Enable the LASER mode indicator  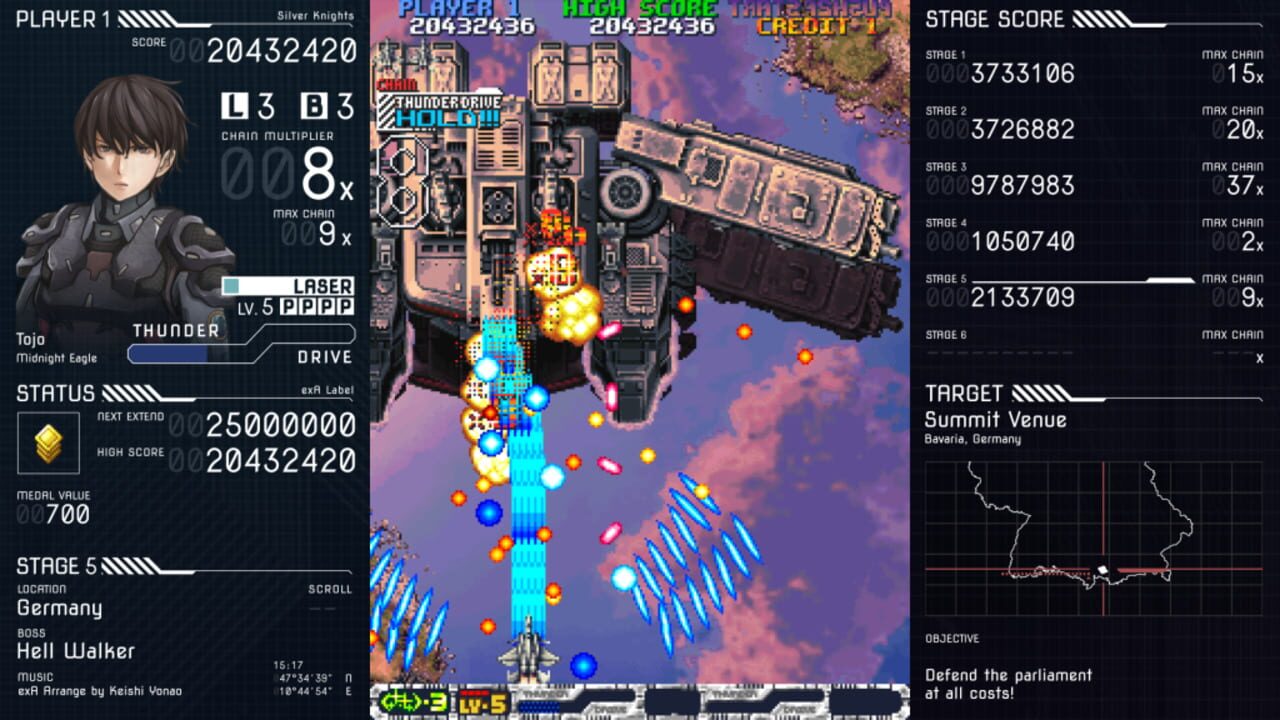[322, 286]
